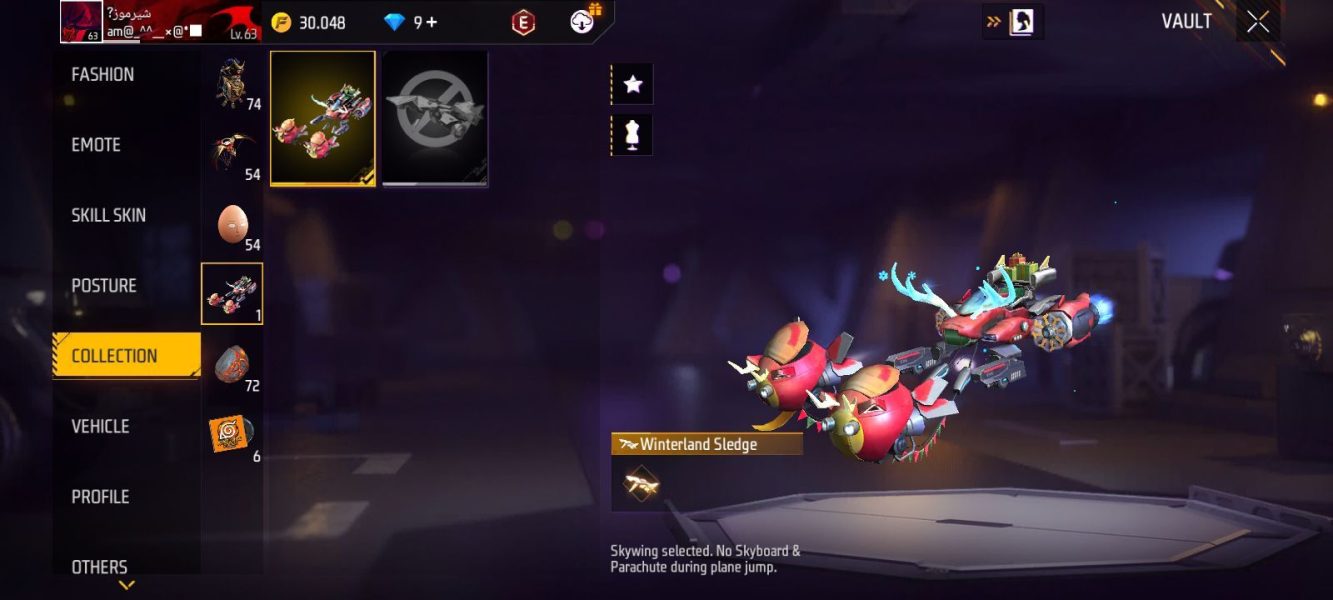The image size is (1333, 600).
Task: Switch to the Emote tab
Action: tap(96, 145)
